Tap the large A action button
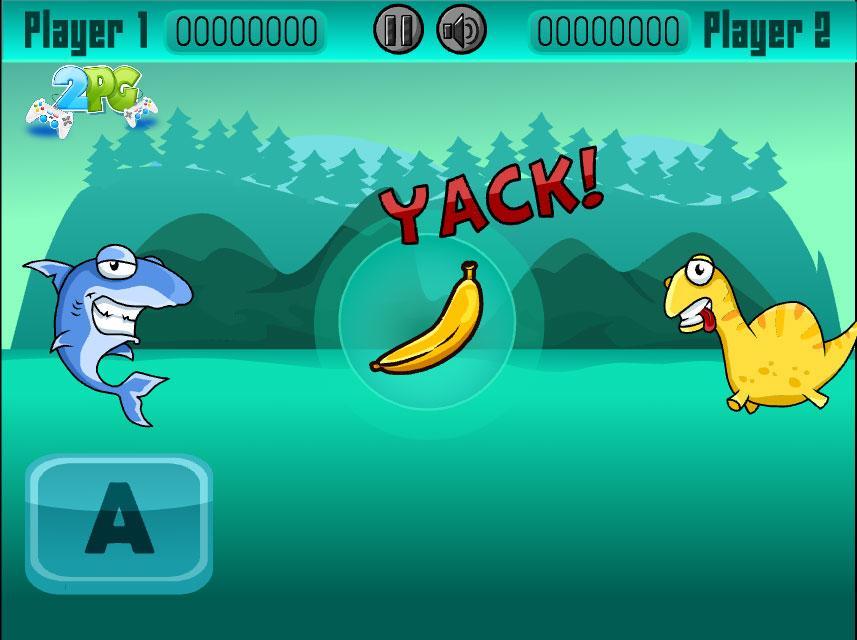Image resolution: width=857 pixels, height=640 pixels. point(119,520)
